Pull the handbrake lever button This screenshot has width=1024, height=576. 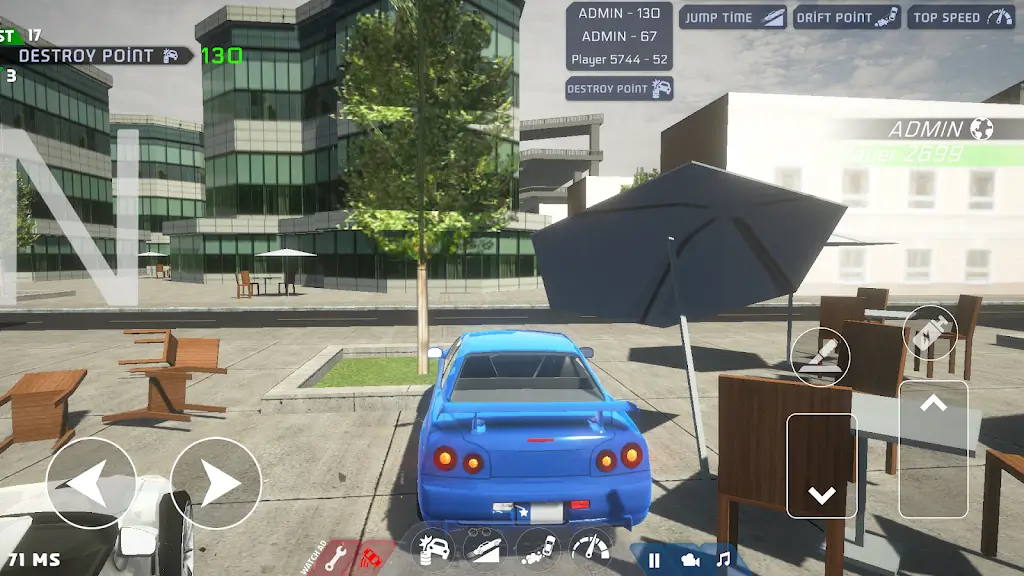(x=820, y=356)
